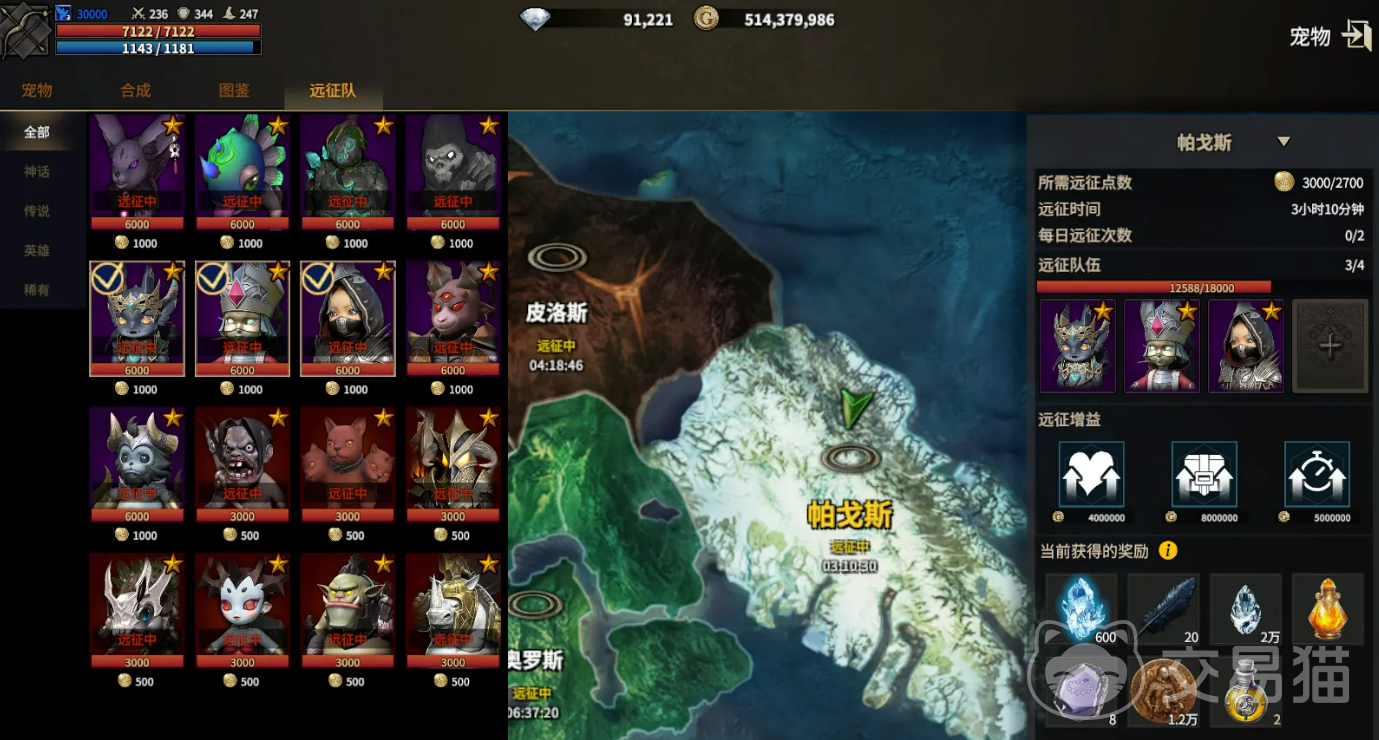Open the 帕戈斯 region dropdown
The height and width of the screenshot is (740, 1379).
tap(1284, 142)
